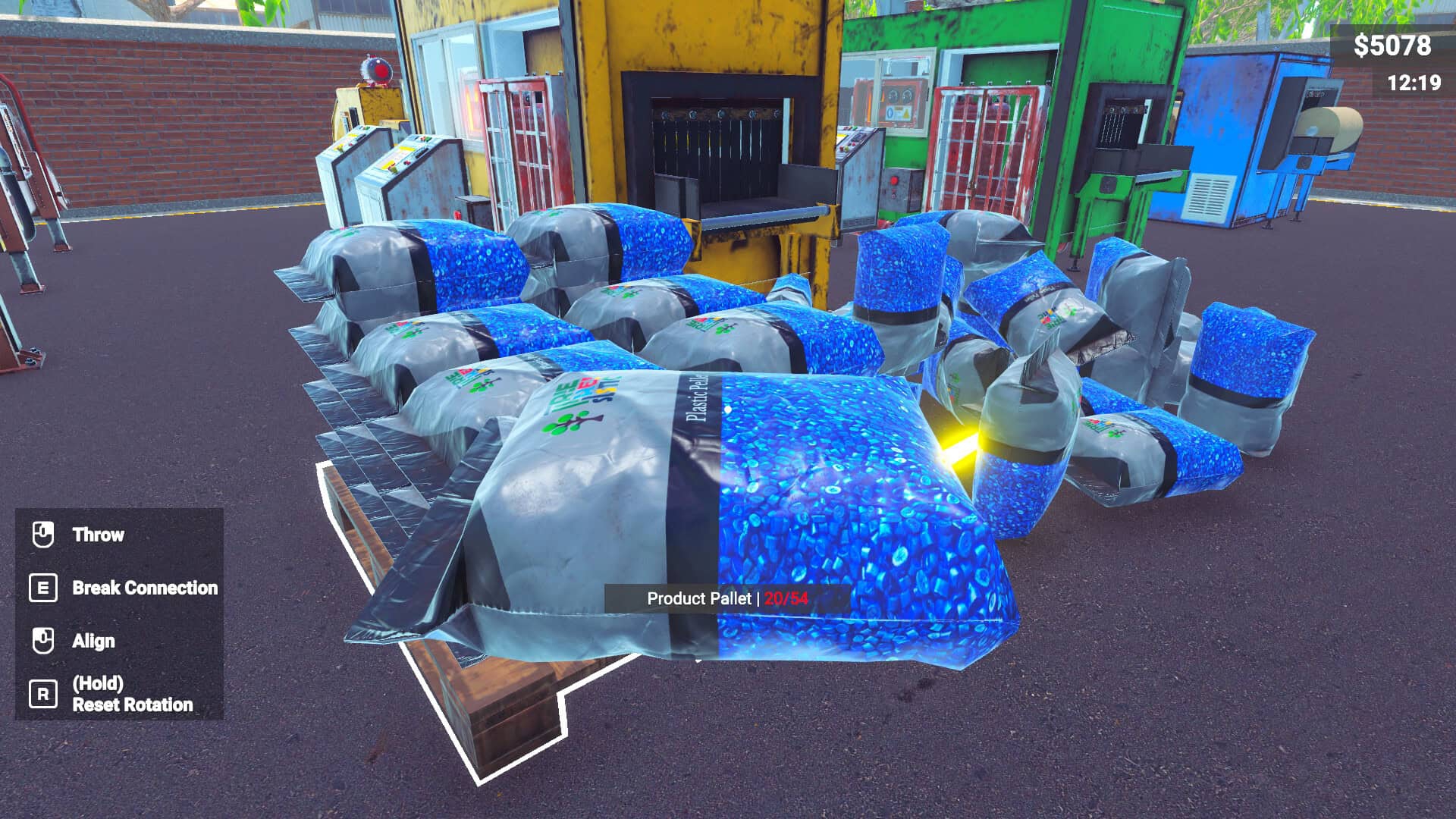Click the mouse icon beside Align
The height and width of the screenshot is (819, 1456).
43,640
